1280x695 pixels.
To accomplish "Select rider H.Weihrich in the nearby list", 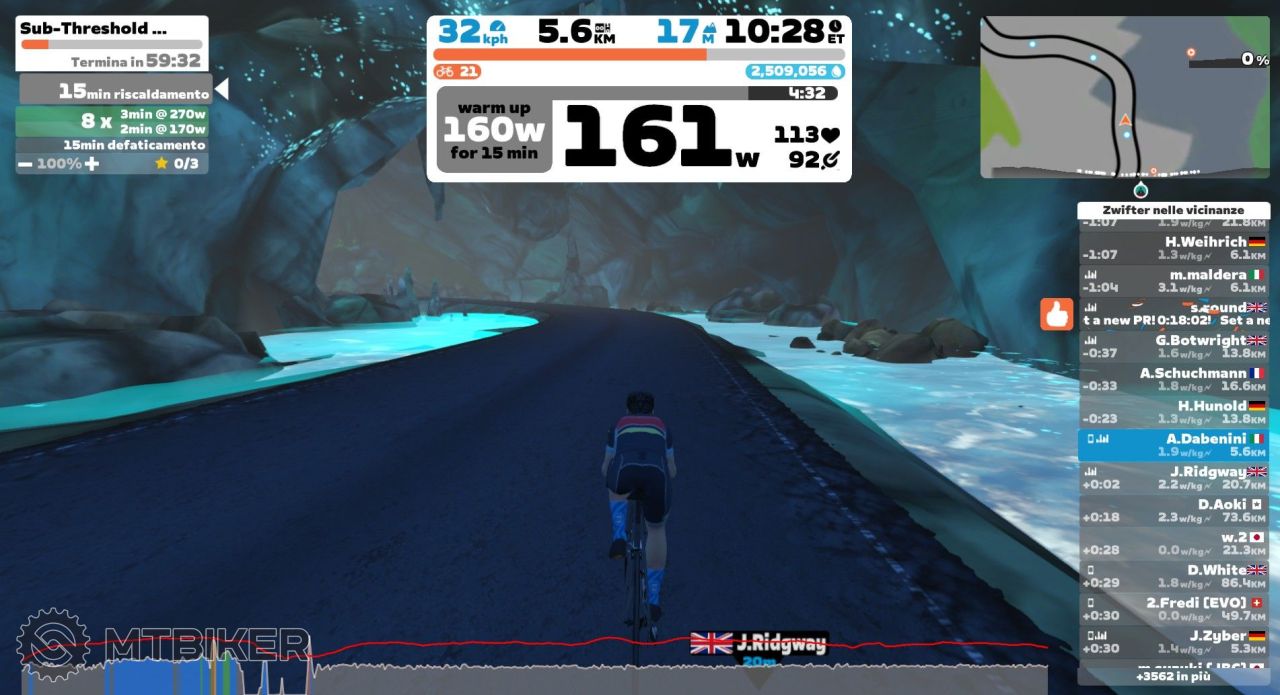I will (x=1173, y=248).
